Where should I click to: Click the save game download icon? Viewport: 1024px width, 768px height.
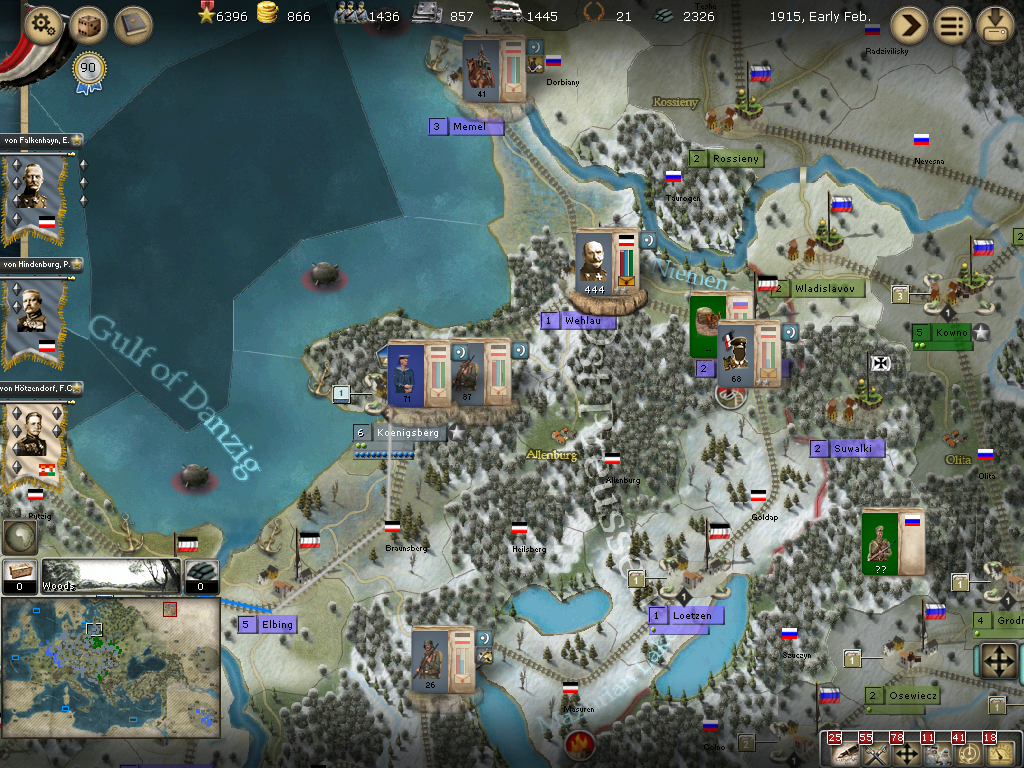click(x=996, y=25)
